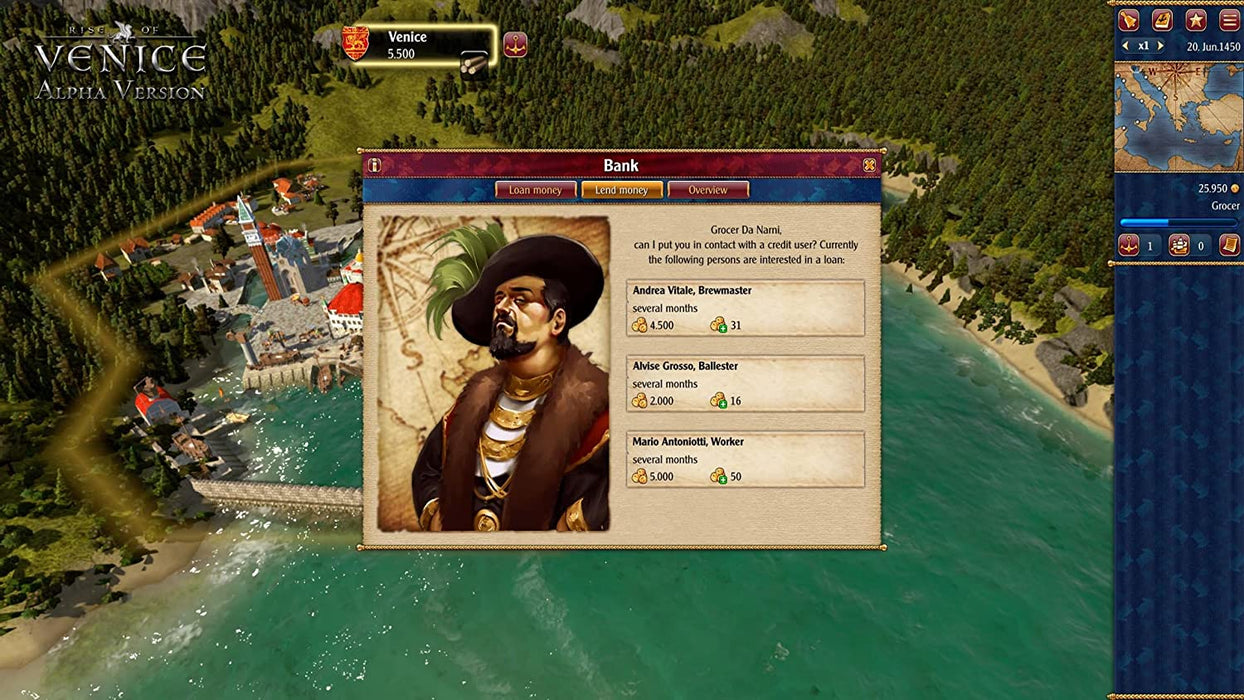Open the ship logbook button
The height and width of the screenshot is (700, 1244).
(x=1162, y=20)
